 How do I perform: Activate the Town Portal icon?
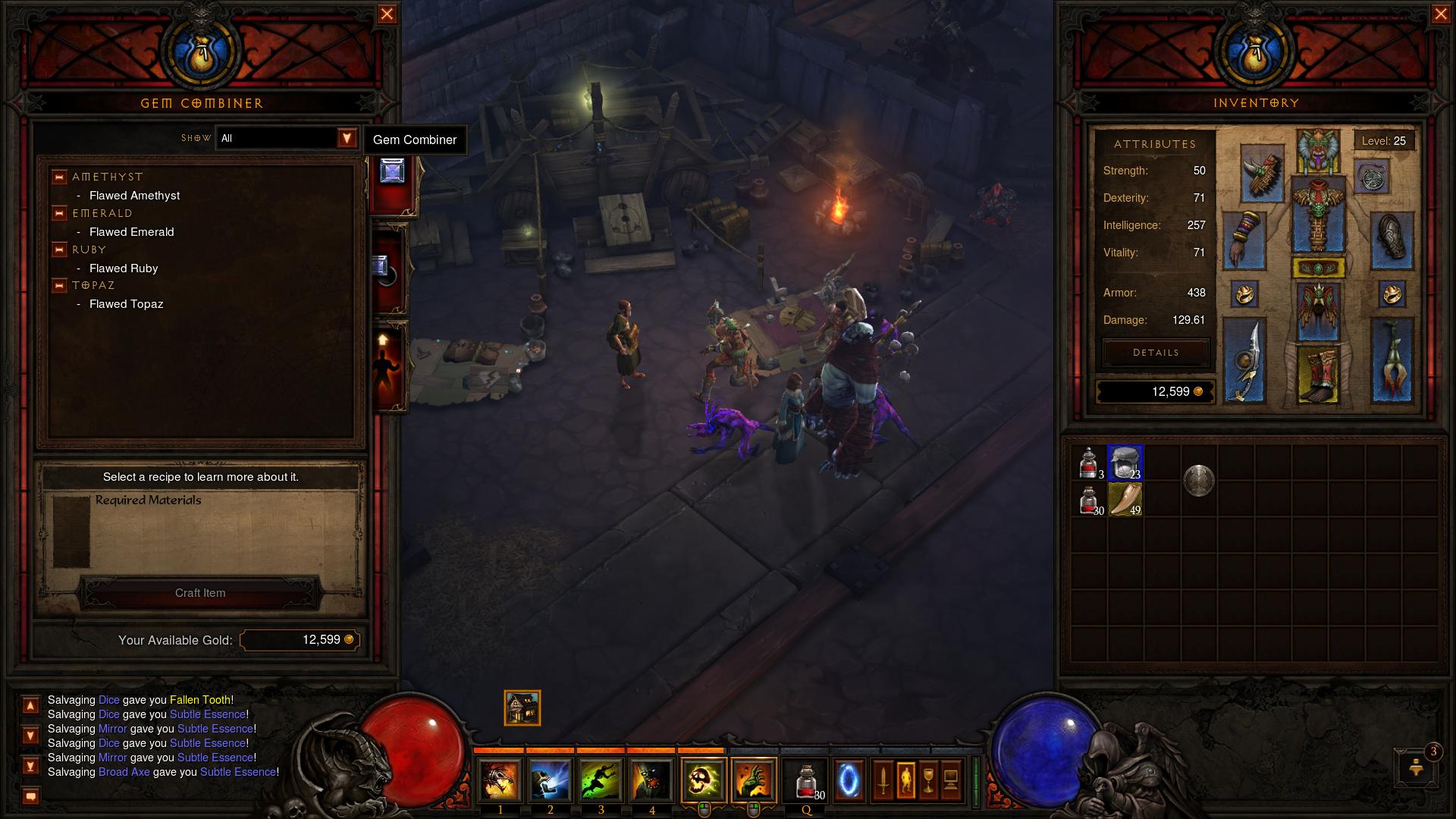tap(849, 780)
